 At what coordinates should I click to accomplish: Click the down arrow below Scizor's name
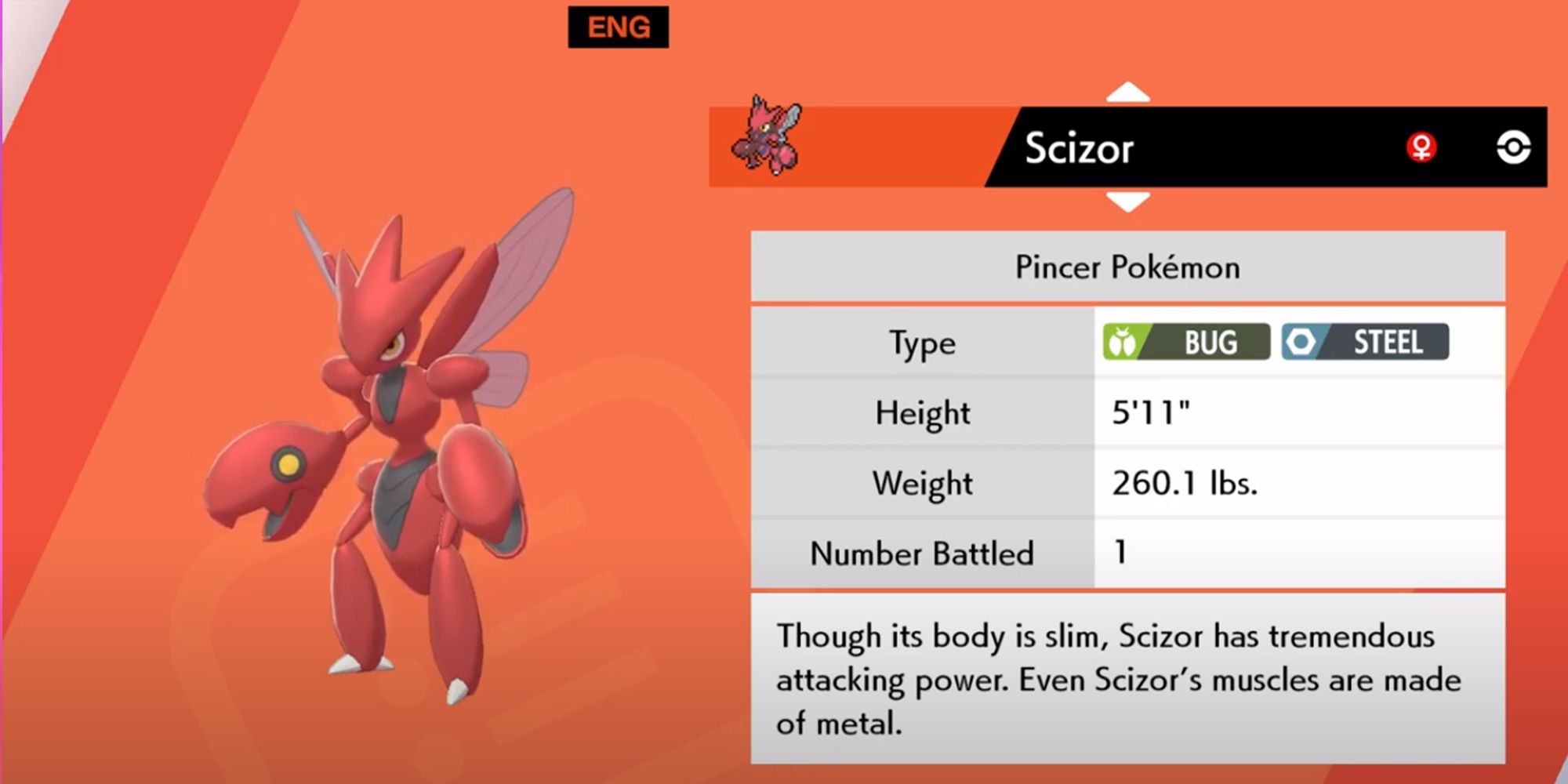pyautogui.click(x=1127, y=202)
